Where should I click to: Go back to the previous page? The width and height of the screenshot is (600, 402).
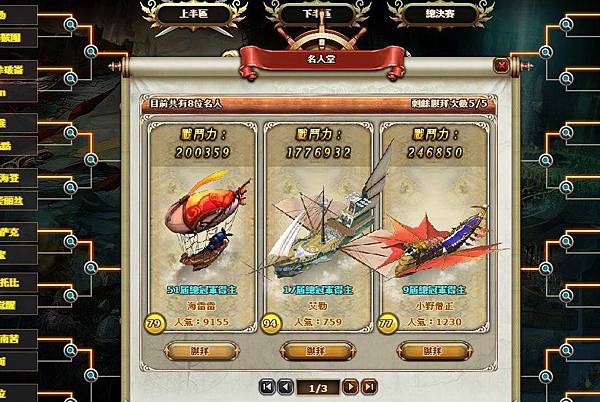[x=285, y=385]
